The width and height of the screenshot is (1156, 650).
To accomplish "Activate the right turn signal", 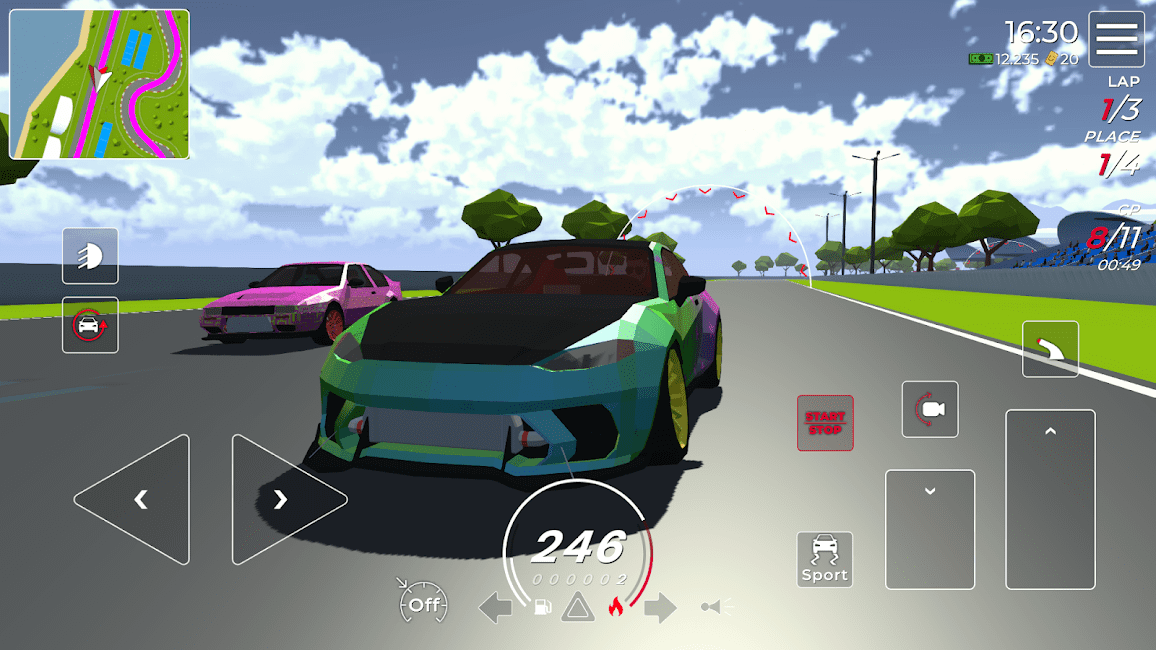I will [660, 607].
